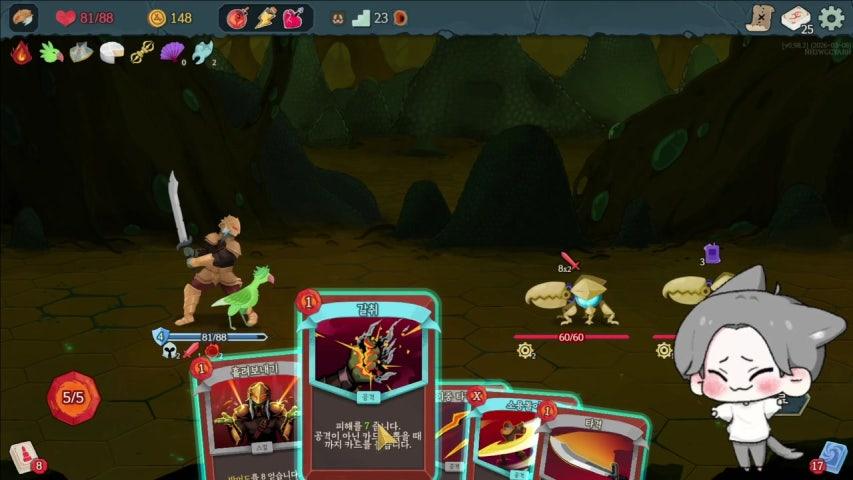Inspect the flame relic

[22, 53]
